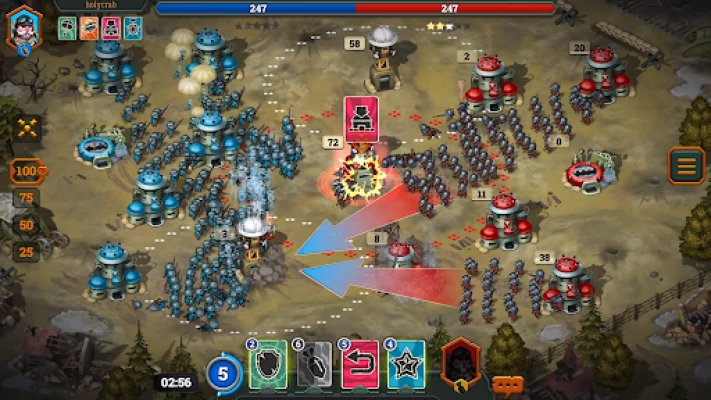
Task: Open the hamburger menu button
Action: click(x=686, y=166)
